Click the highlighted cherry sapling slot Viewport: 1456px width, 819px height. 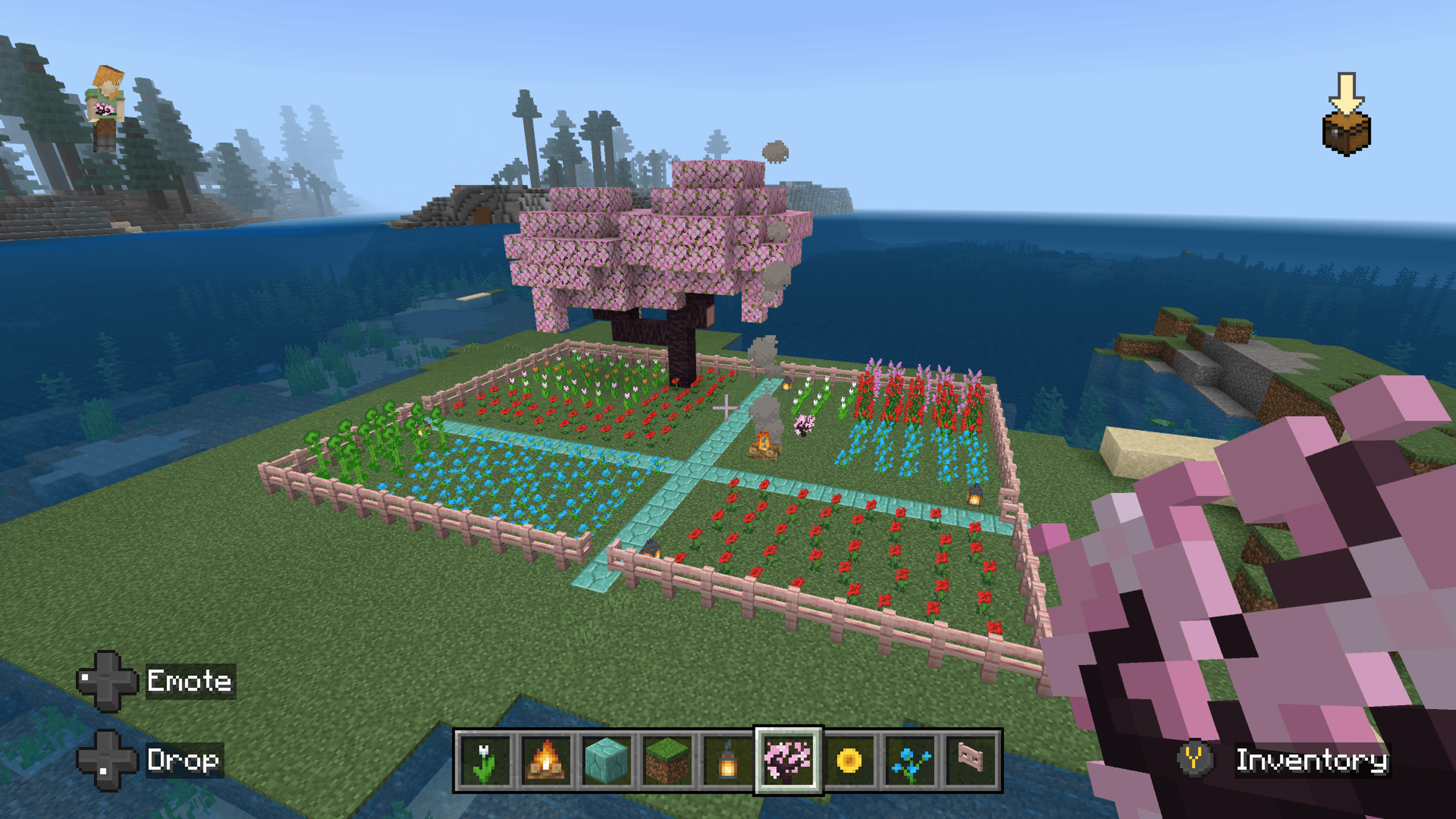pyautogui.click(x=789, y=760)
